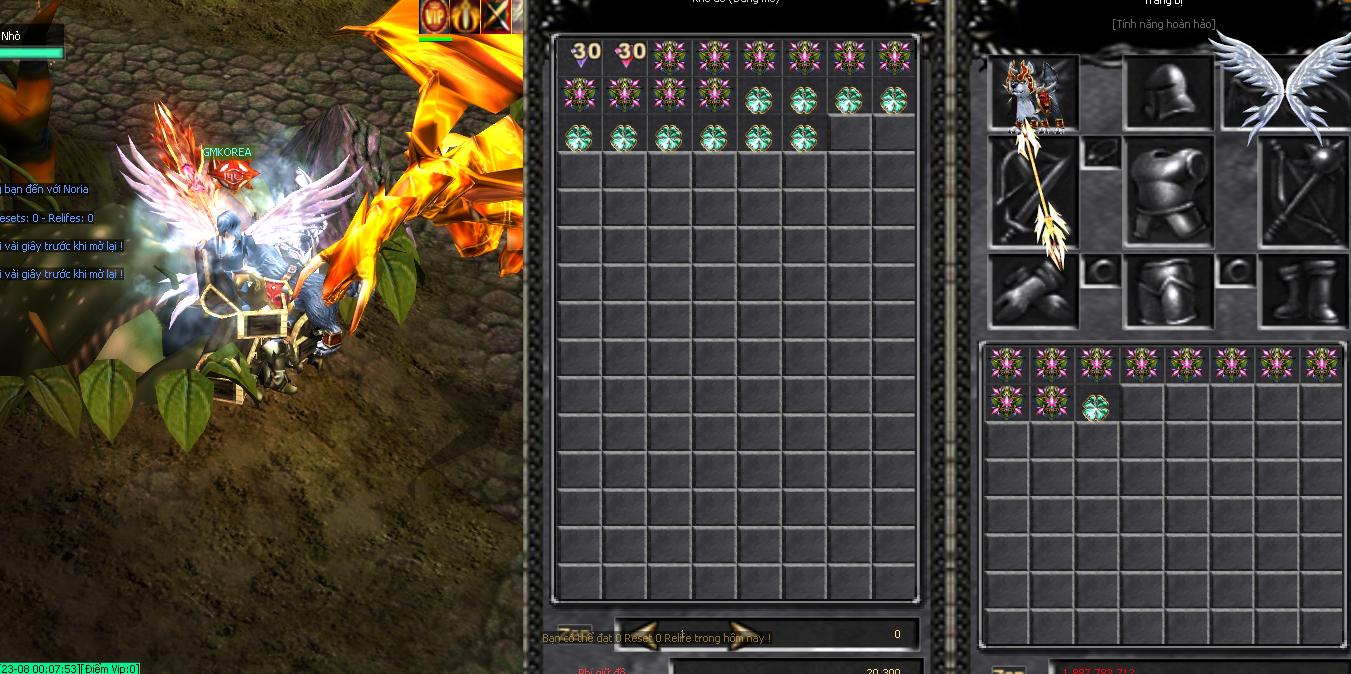The width and height of the screenshot is (1351, 674).
Task: Open the warehouse Zen button
Action: pos(574,634)
